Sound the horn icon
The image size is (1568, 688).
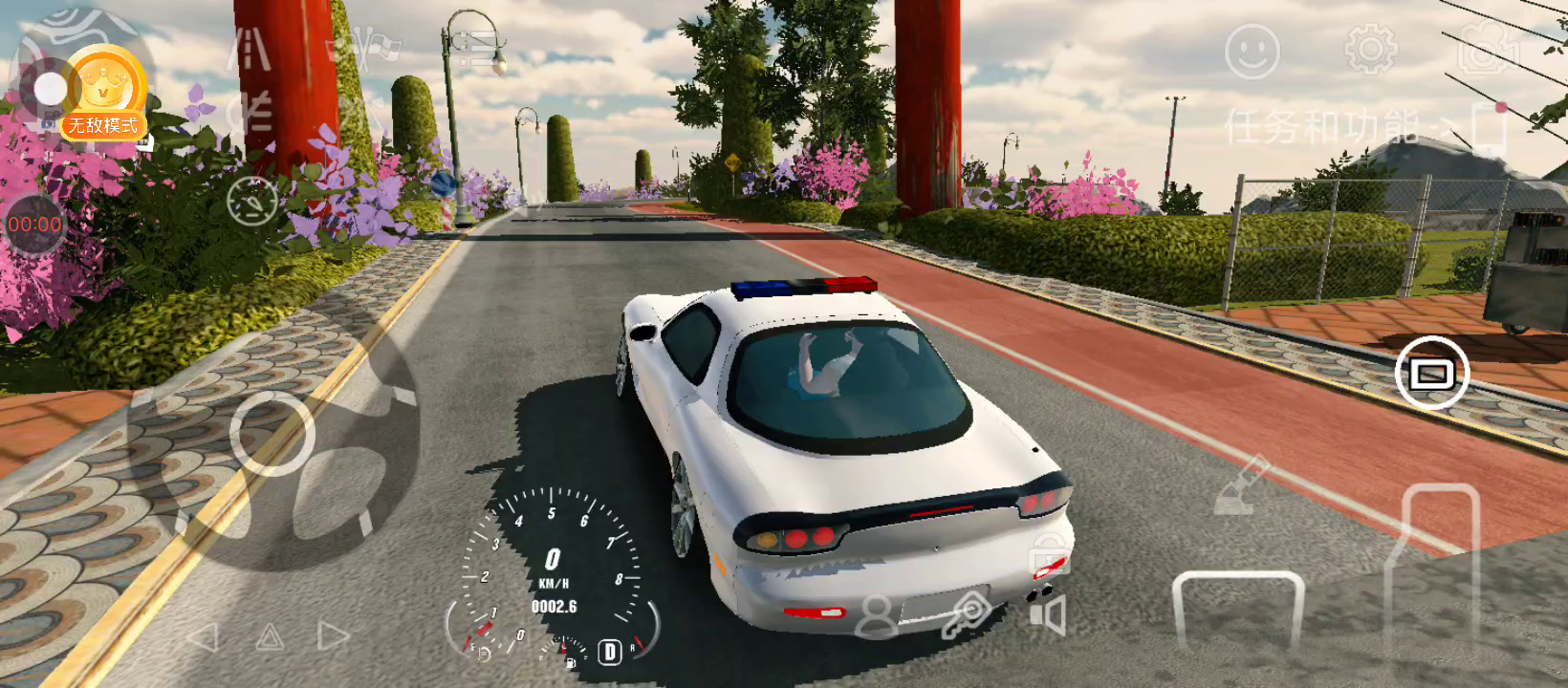(1048, 614)
